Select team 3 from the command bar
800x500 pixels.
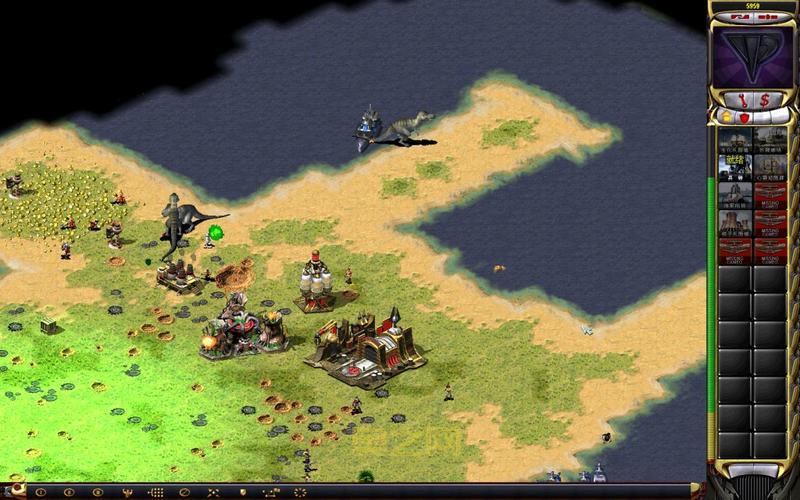point(96,492)
